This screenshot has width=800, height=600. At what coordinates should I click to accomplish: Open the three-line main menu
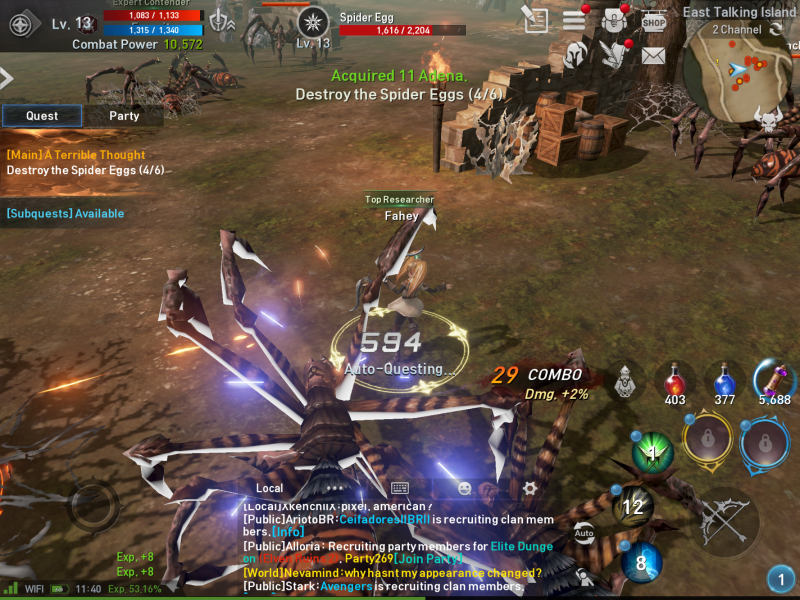point(574,20)
